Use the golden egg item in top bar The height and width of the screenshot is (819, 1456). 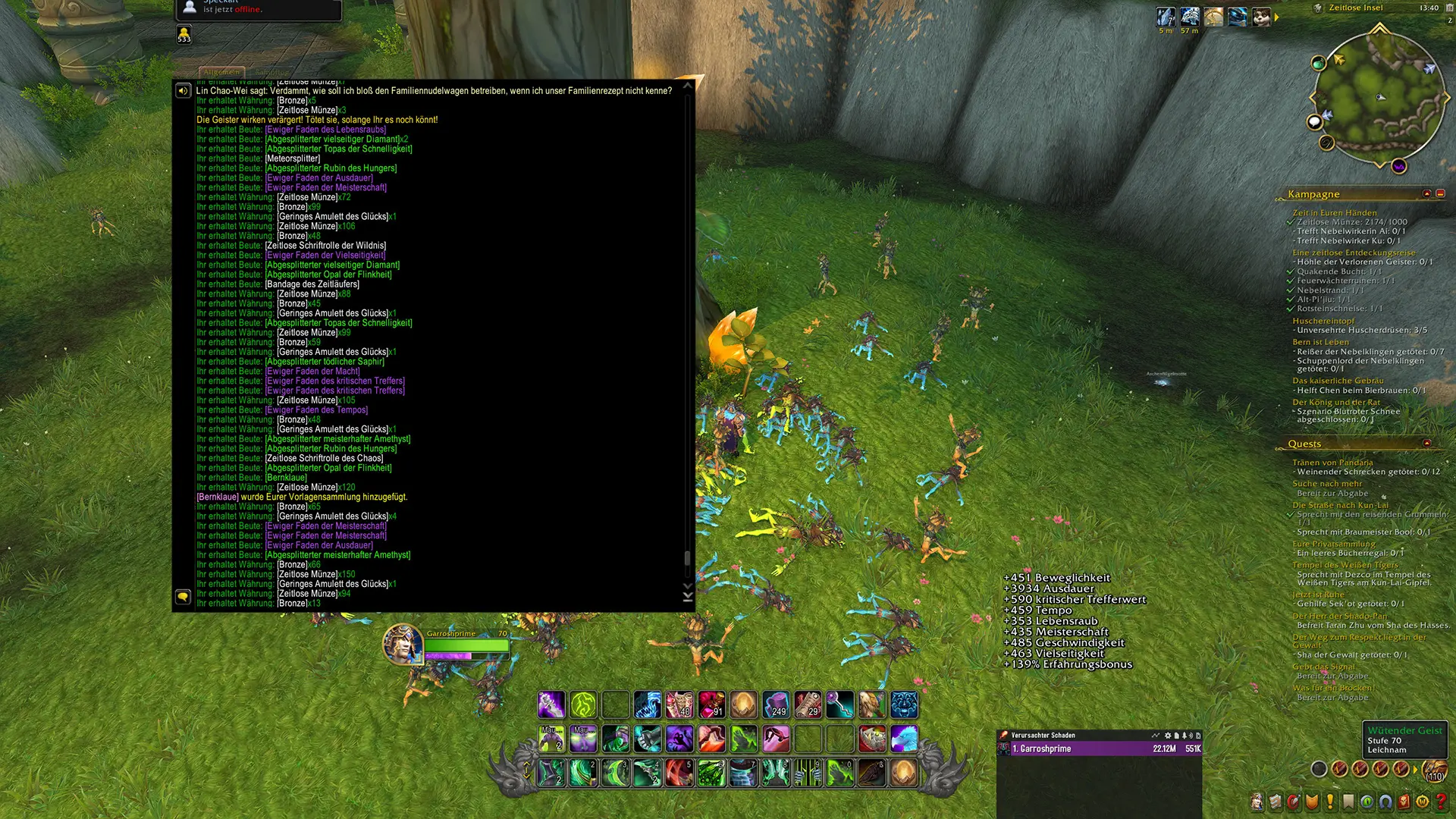coord(743,705)
